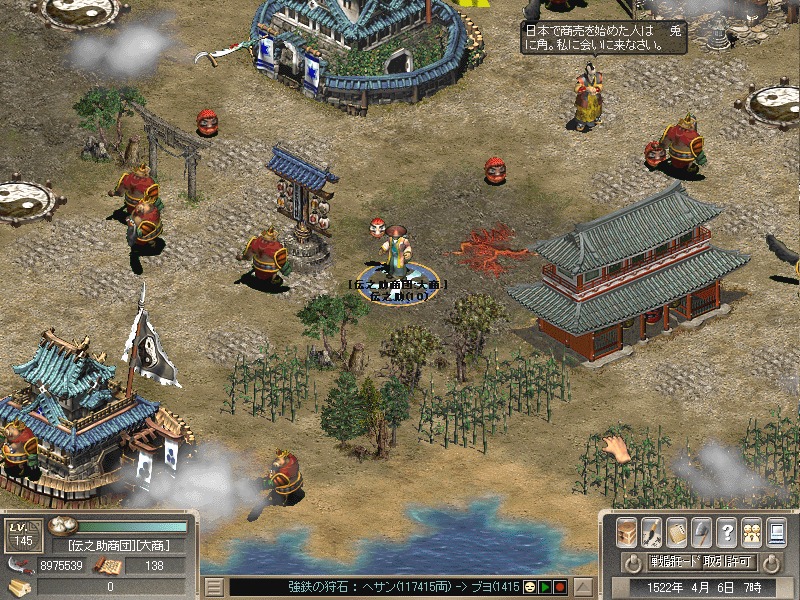Click the brush and ink icon
This screenshot has width=800, height=600.
(652, 531)
